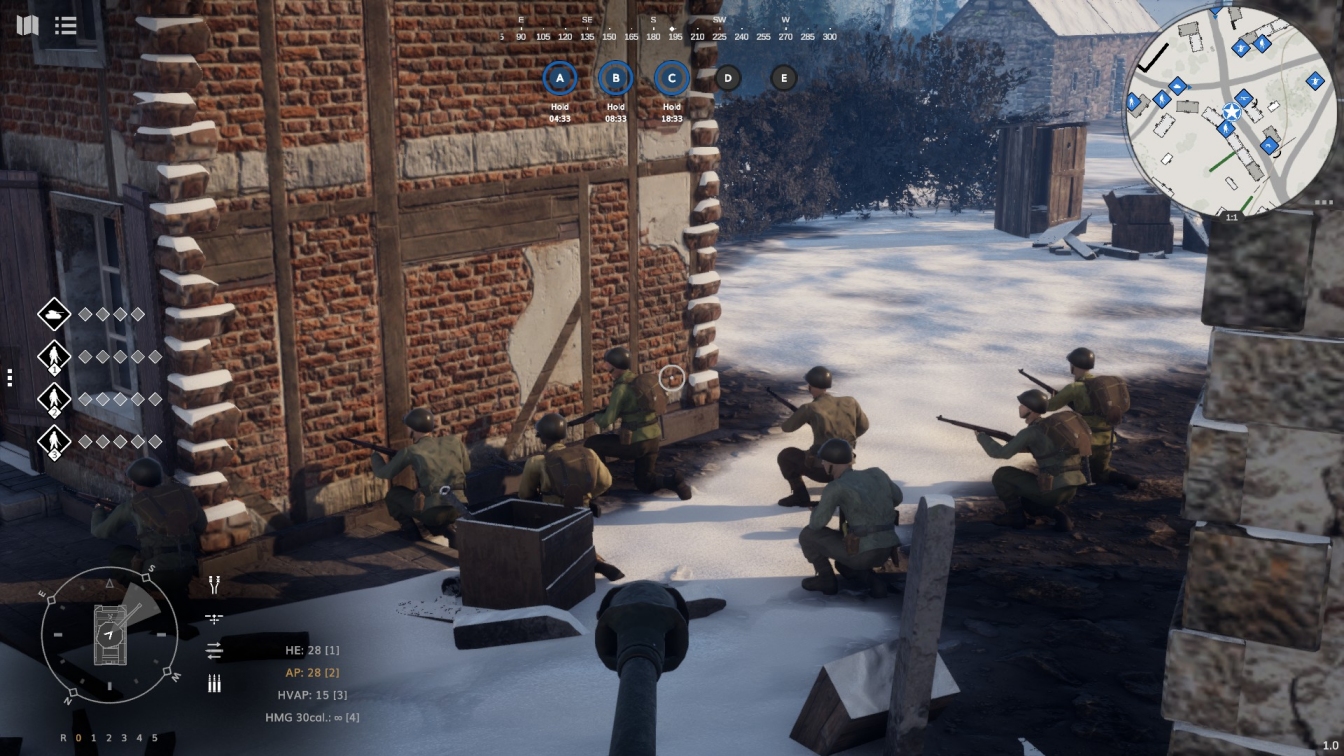Choose AP ammunition
The width and height of the screenshot is (1344, 756).
312,673
